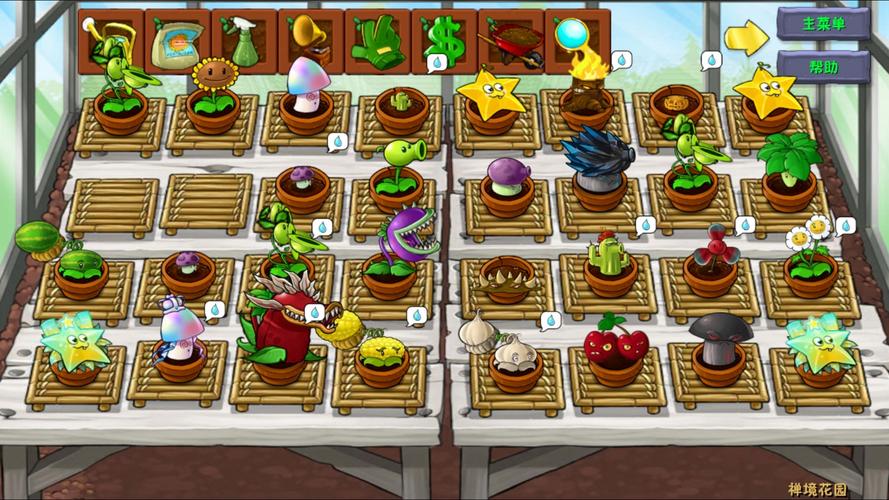Open the 帮助 help button

click(x=823, y=67)
